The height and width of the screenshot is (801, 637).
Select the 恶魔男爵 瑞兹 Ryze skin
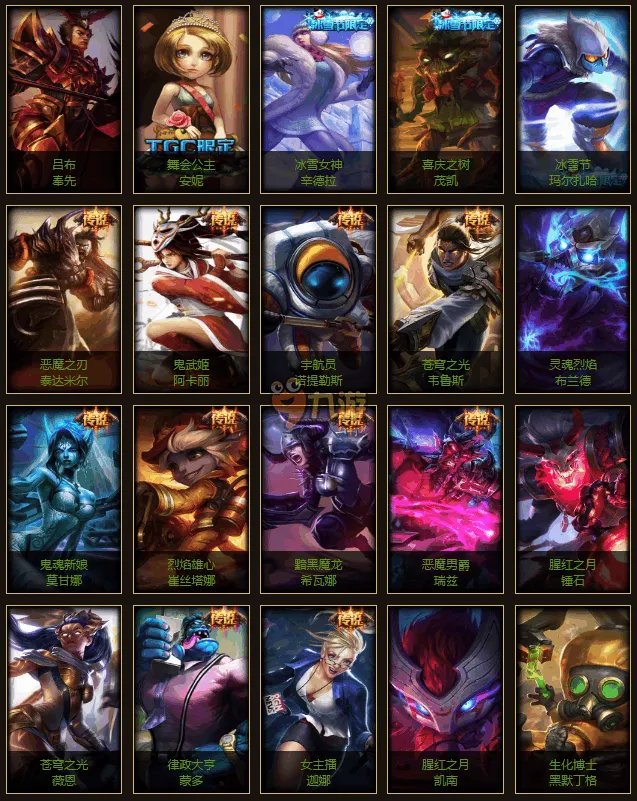coord(446,498)
